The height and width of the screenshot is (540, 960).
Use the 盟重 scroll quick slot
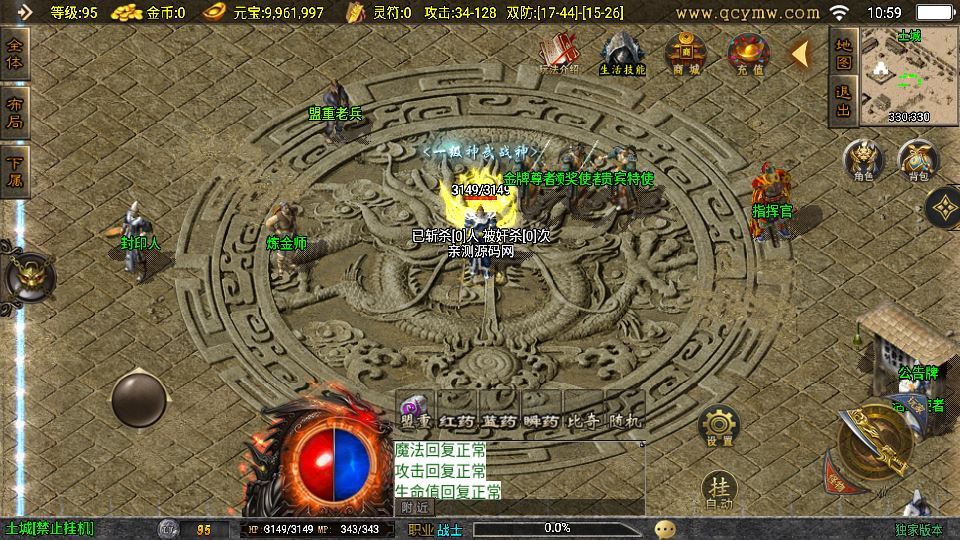(416, 413)
